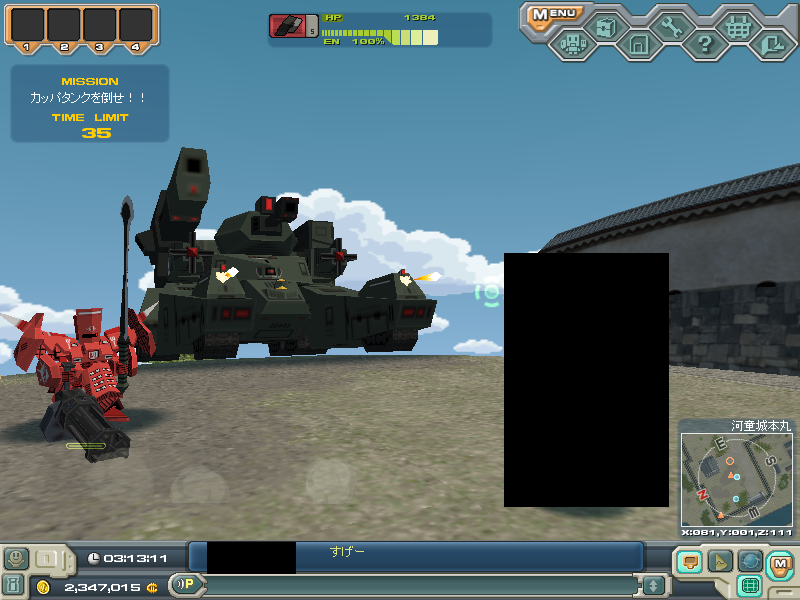Screen dimensions: 800x600
Task: Click the triangular flag icon near minimap
Action: click(720, 561)
